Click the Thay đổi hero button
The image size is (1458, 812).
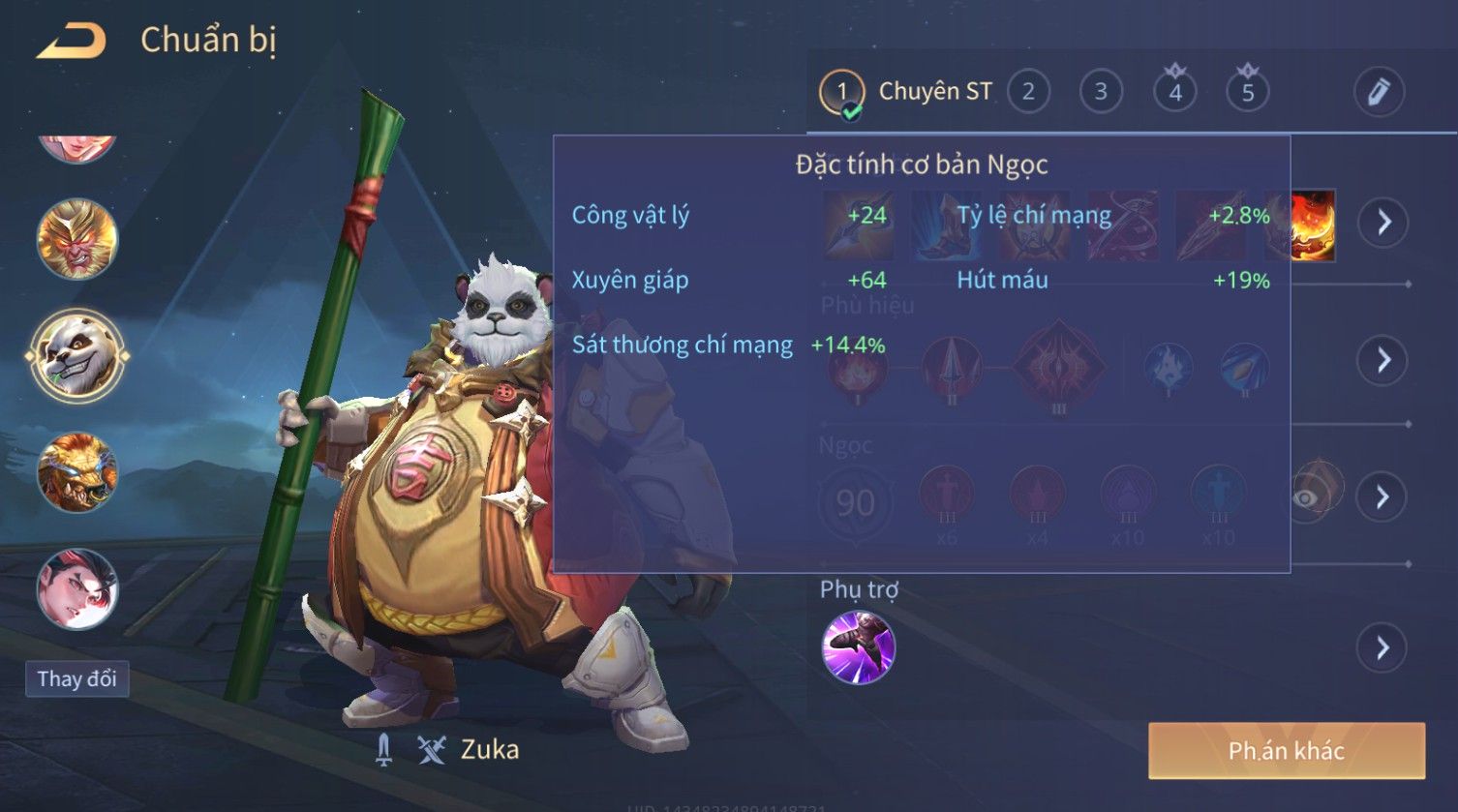click(x=77, y=678)
